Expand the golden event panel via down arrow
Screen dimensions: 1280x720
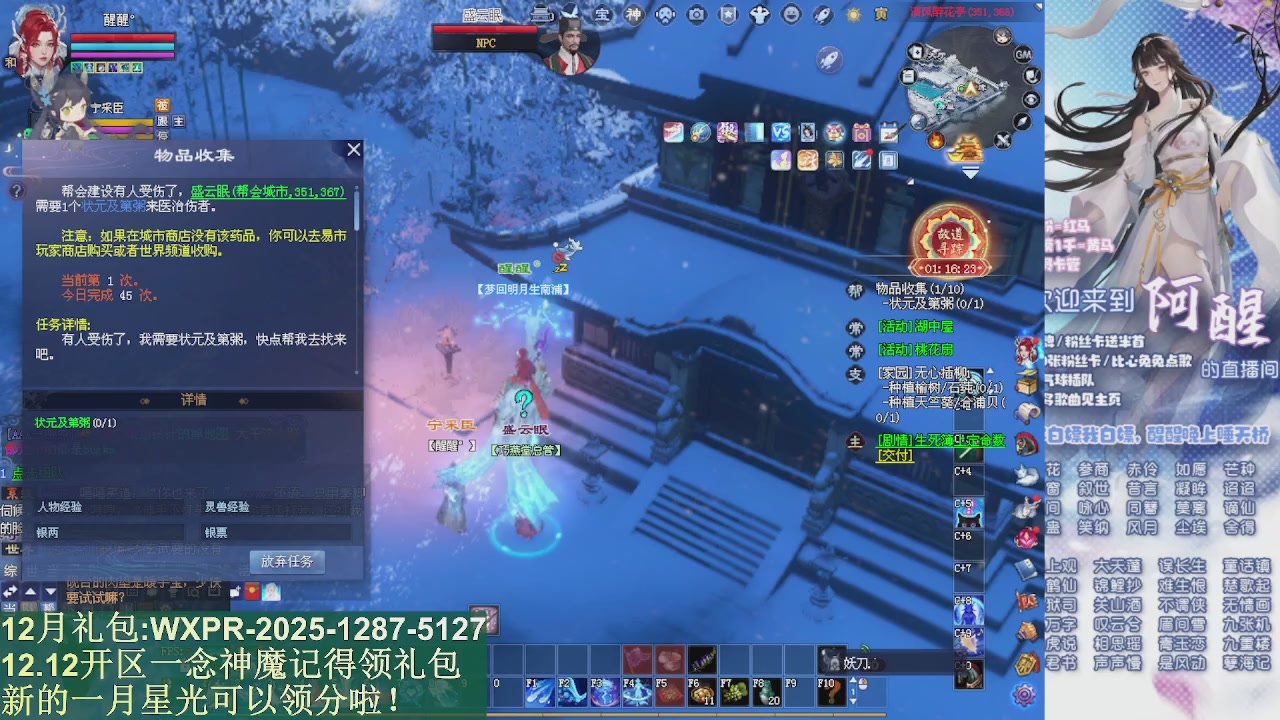[x=969, y=172]
